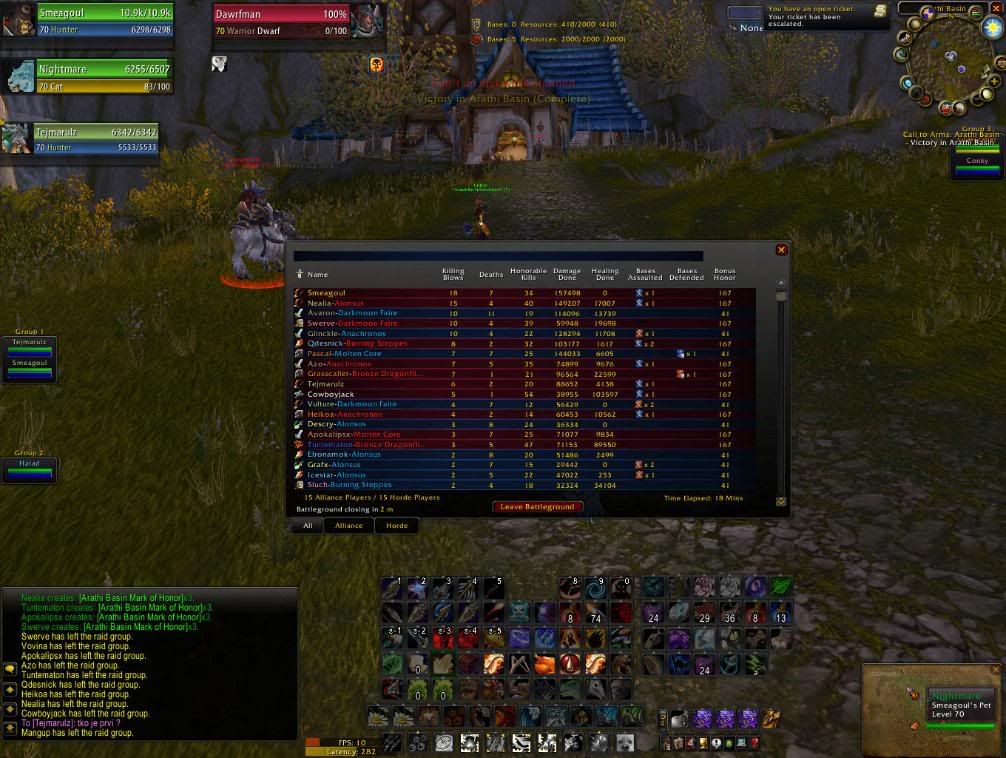
Task: Sort scoreboard by Healing Done header
Action: (x=604, y=274)
